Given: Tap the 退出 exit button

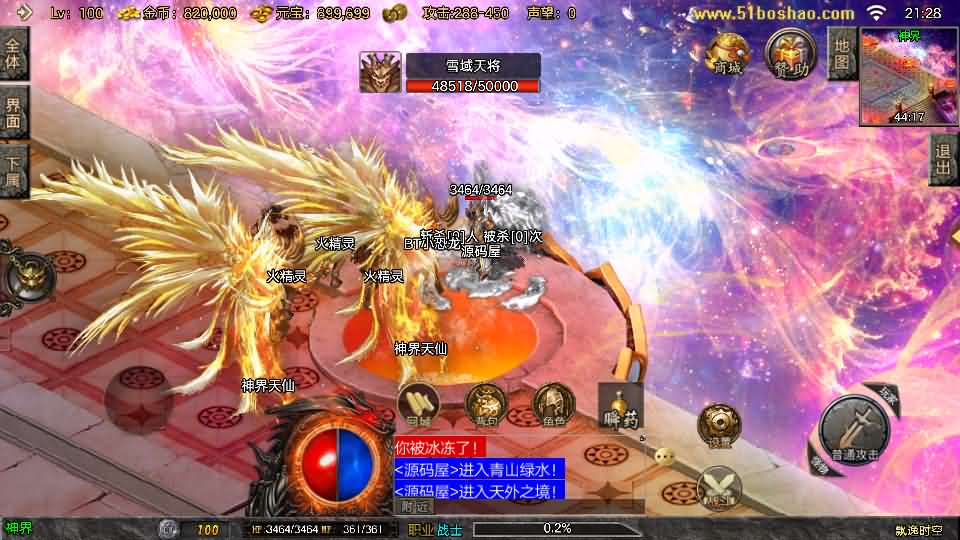Looking at the screenshot, I should click(x=942, y=161).
